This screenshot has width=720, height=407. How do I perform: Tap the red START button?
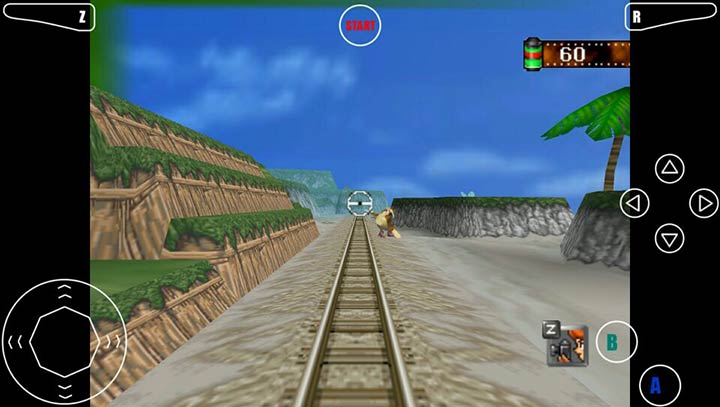360,26
